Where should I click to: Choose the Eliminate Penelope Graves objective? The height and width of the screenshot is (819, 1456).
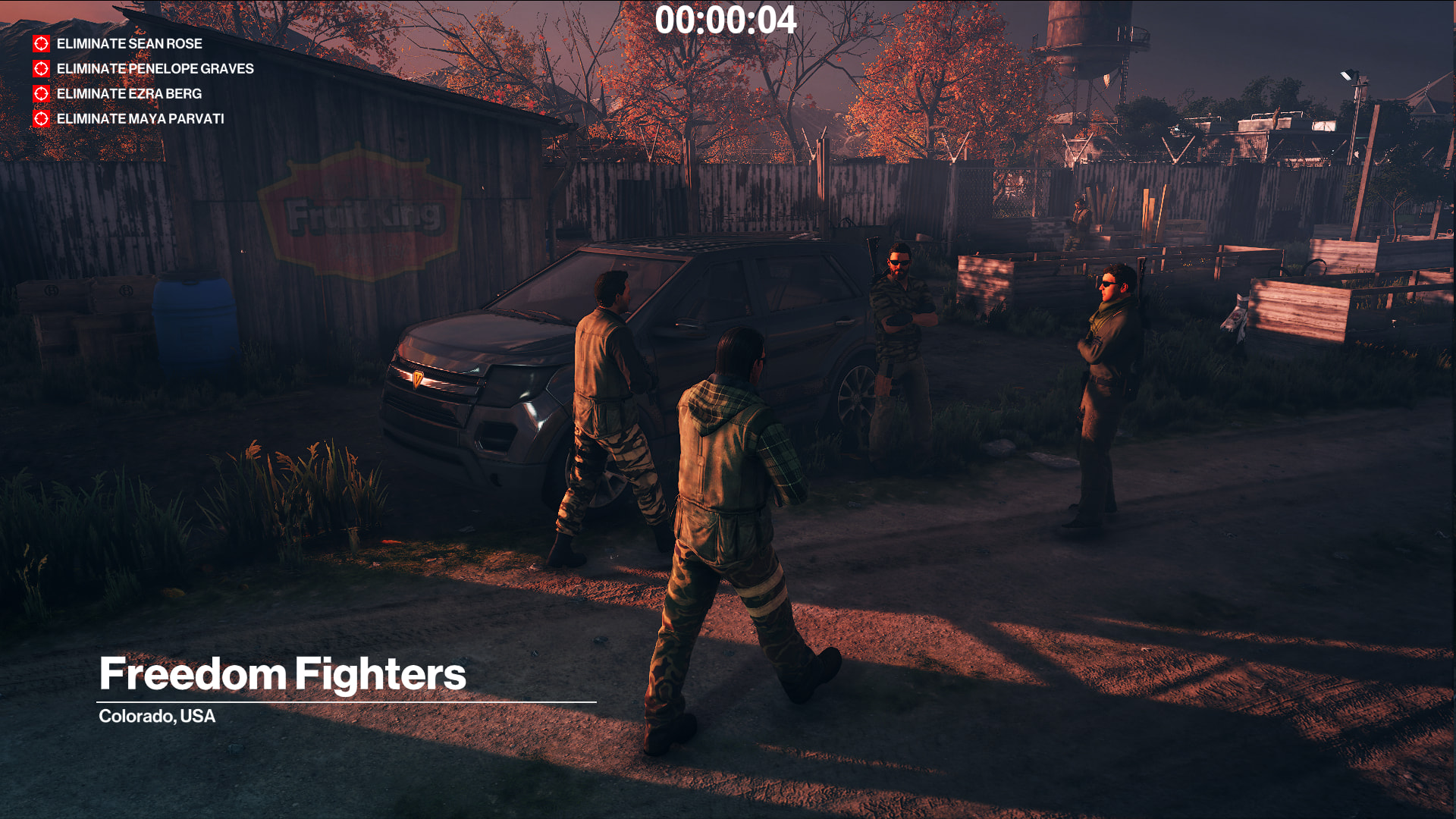tap(155, 69)
